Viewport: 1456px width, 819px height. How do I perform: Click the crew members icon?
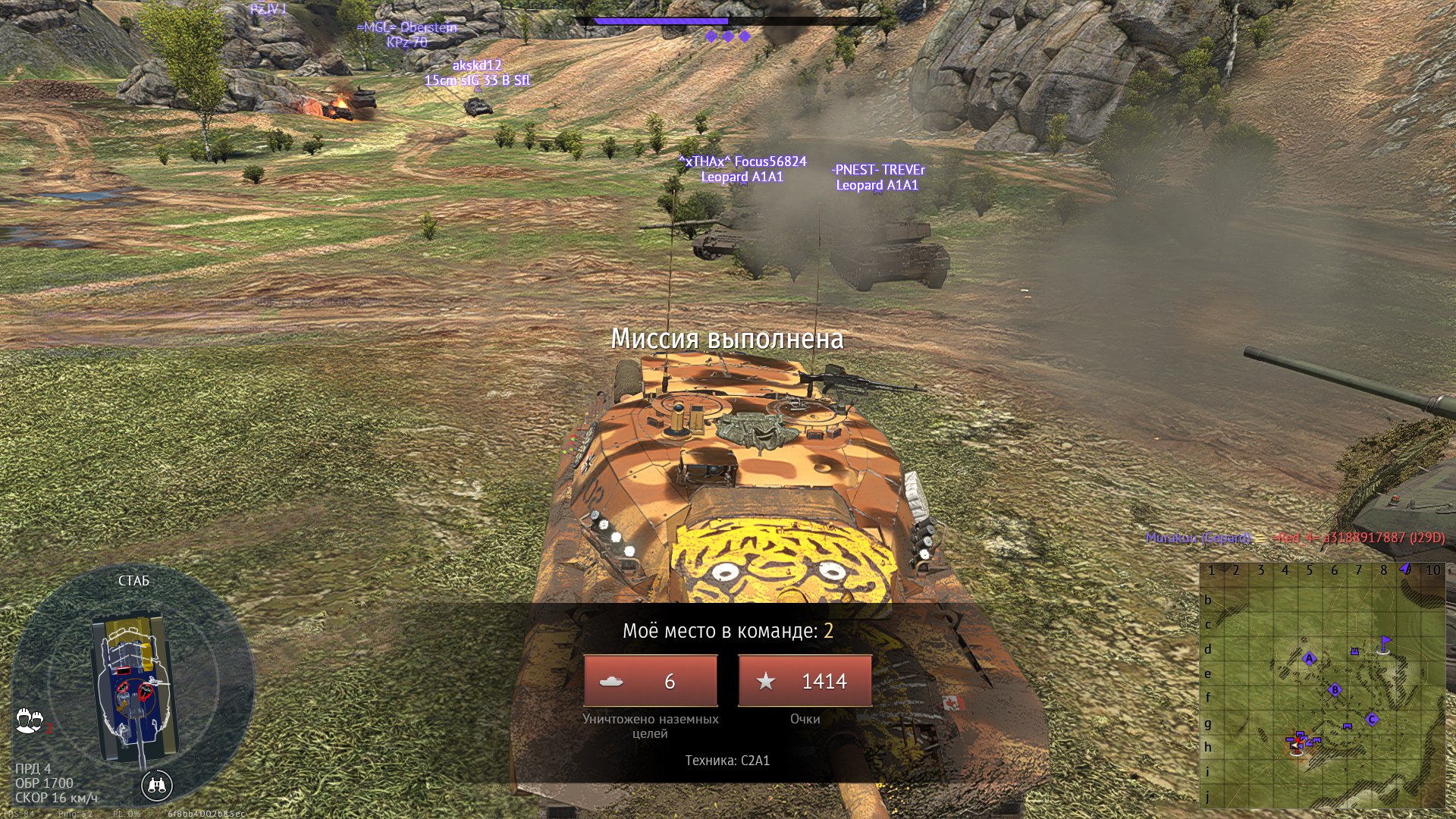30,720
